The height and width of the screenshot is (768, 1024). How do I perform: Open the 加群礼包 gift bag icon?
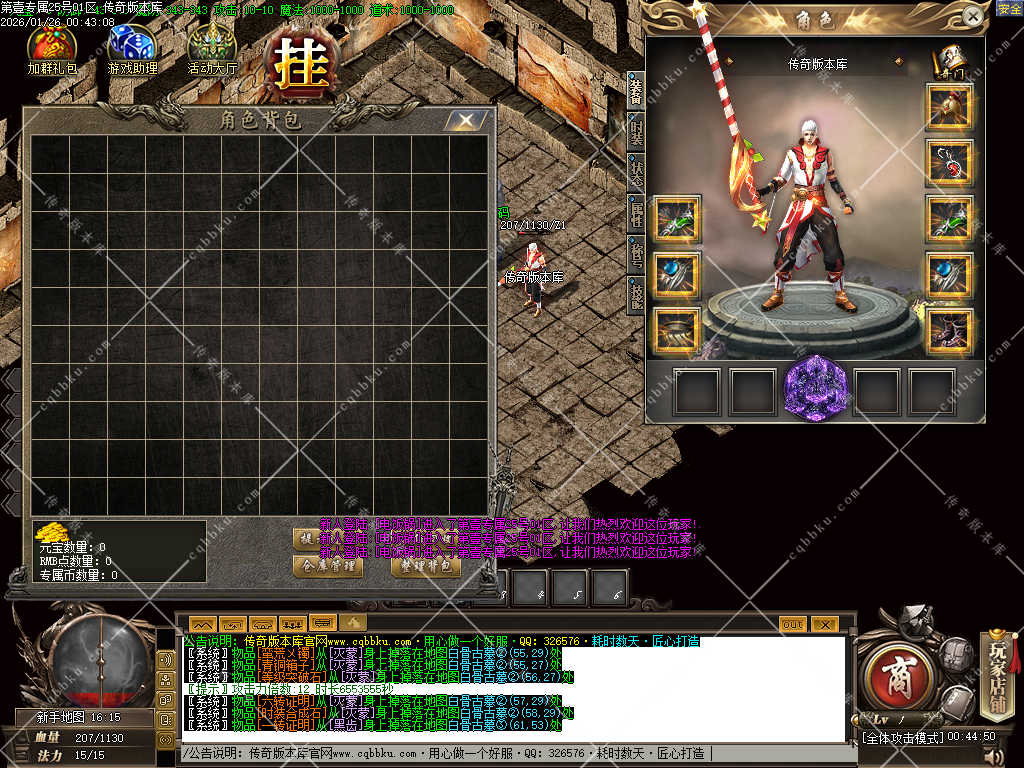click(51, 47)
